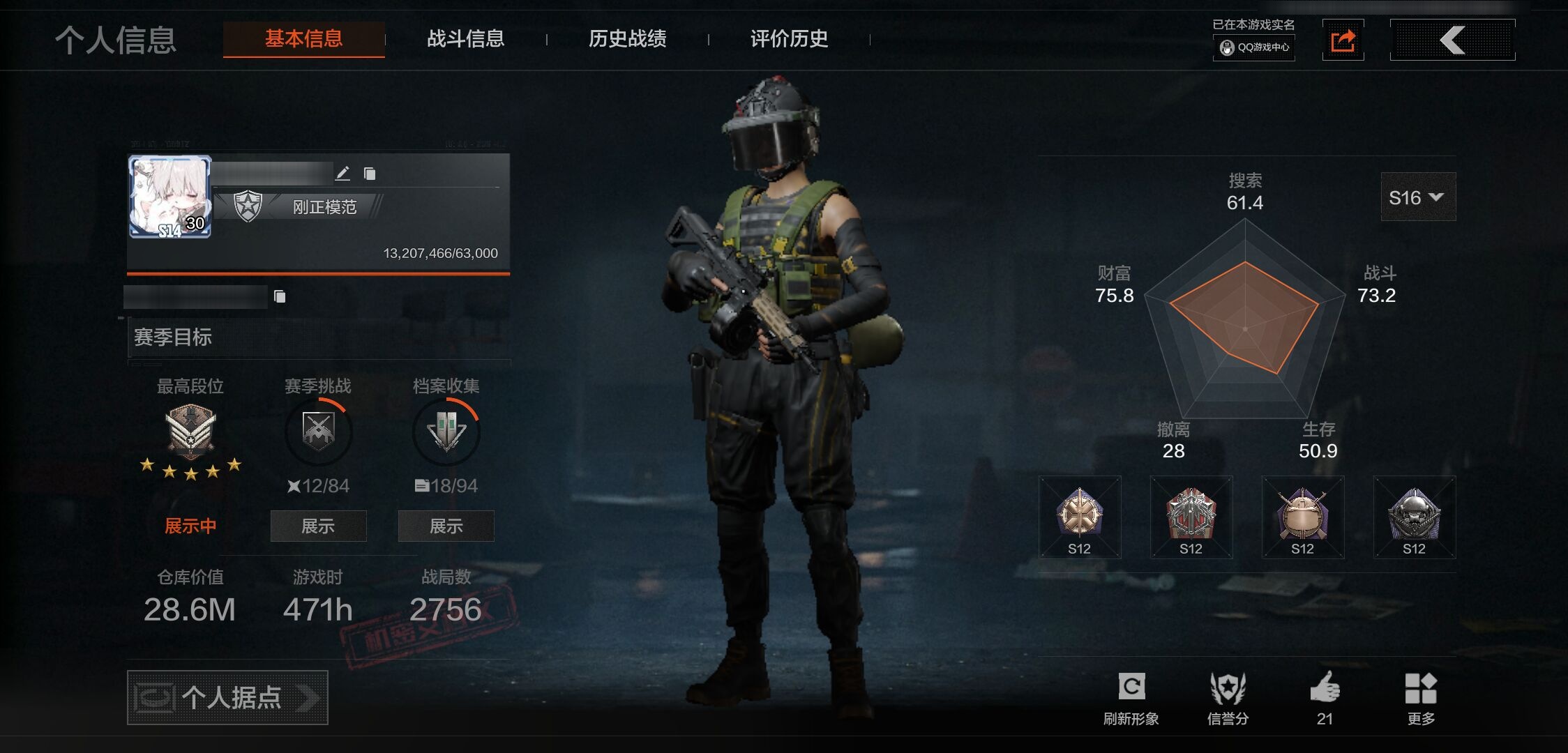Click the orange share icon button
This screenshot has width=1568, height=753.
click(1343, 40)
